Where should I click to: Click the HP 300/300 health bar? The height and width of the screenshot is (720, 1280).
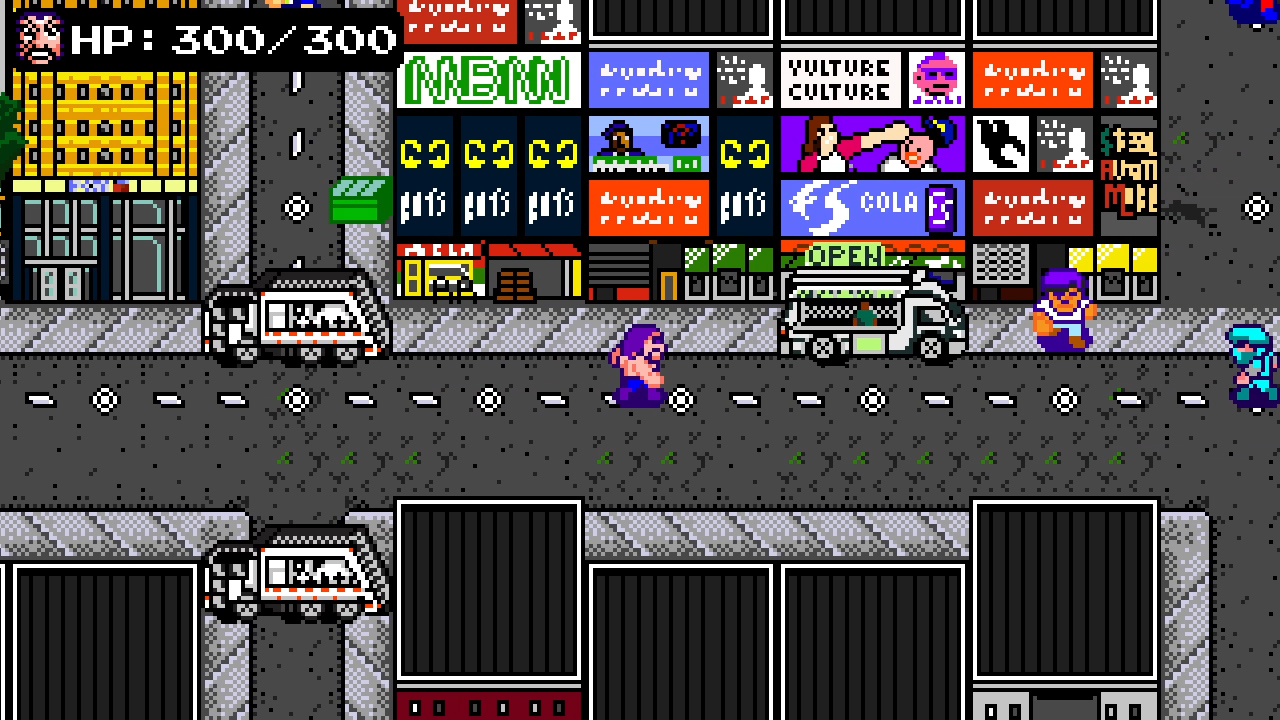tap(230, 38)
